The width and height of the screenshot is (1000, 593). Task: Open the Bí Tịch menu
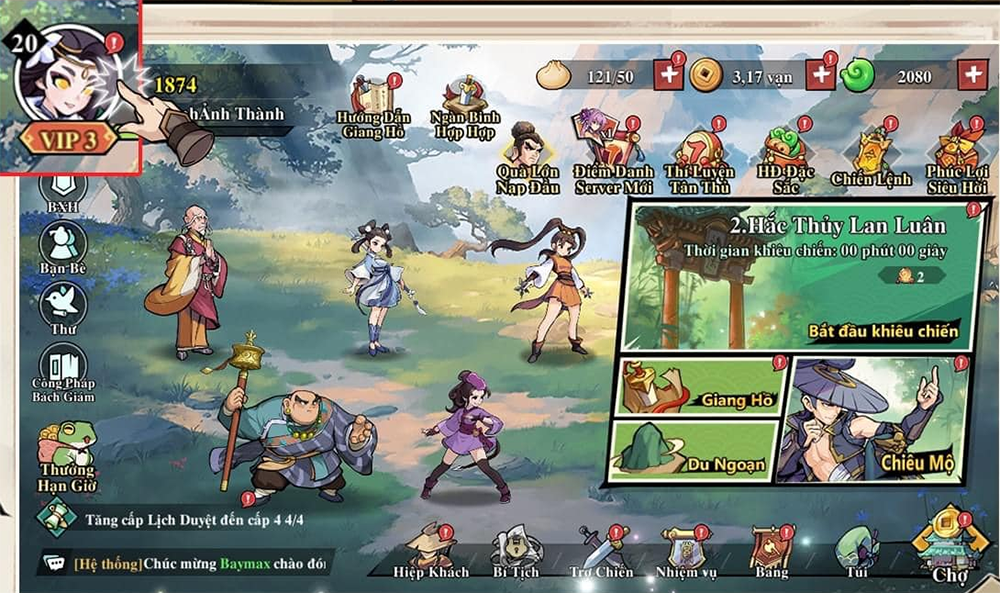click(516, 551)
